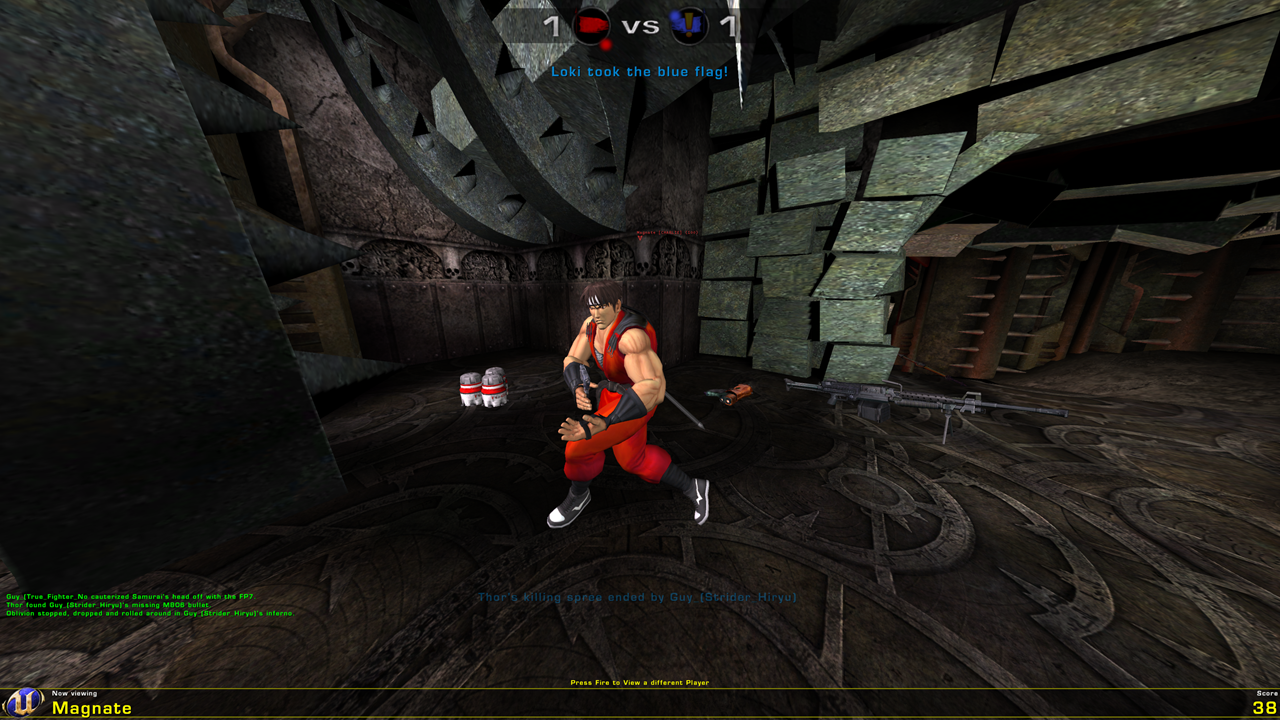This screenshot has width=1280, height=720.
Task: Click the blue team score number 1
Action: (x=727, y=25)
